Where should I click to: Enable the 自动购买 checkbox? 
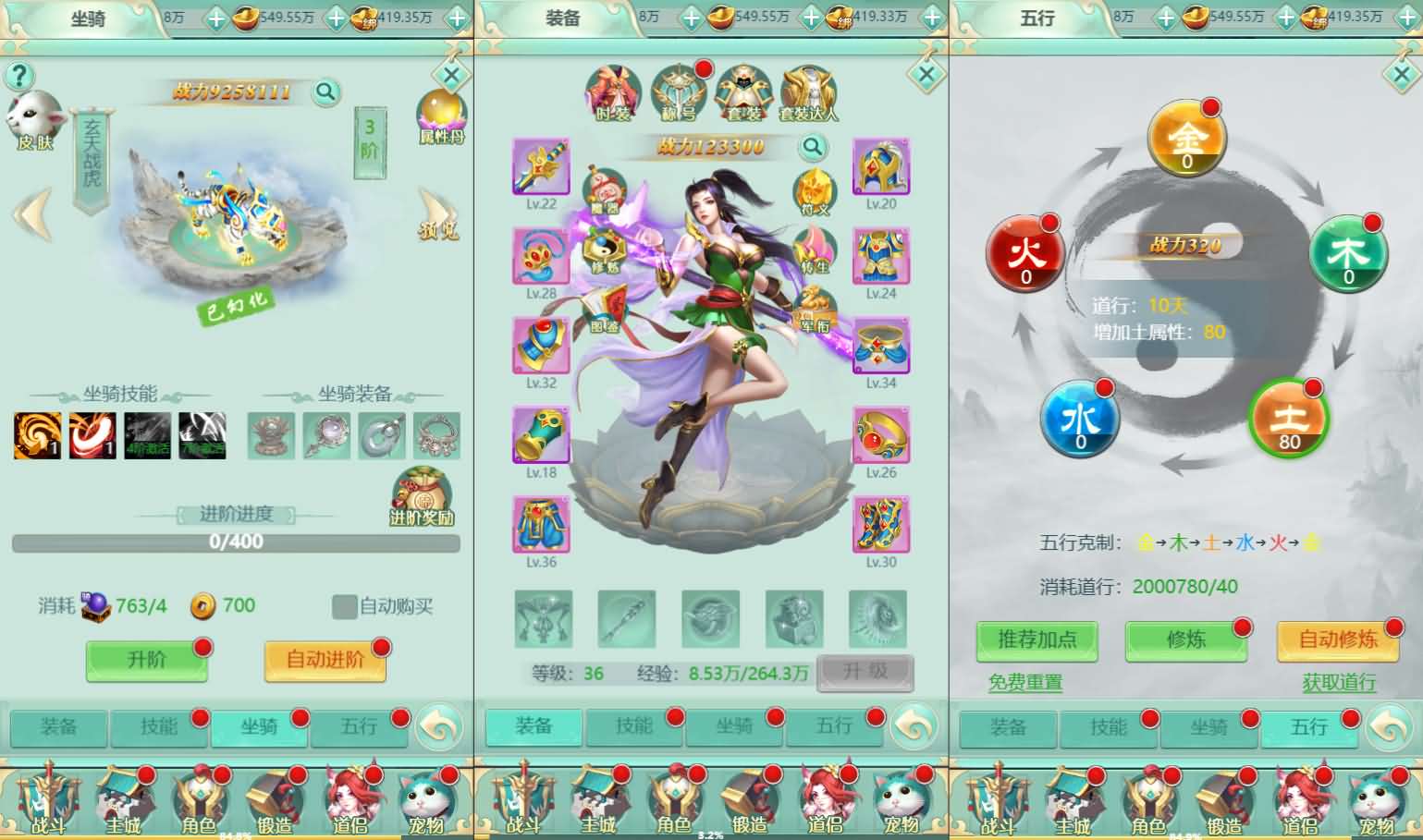pyautogui.click(x=343, y=607)
